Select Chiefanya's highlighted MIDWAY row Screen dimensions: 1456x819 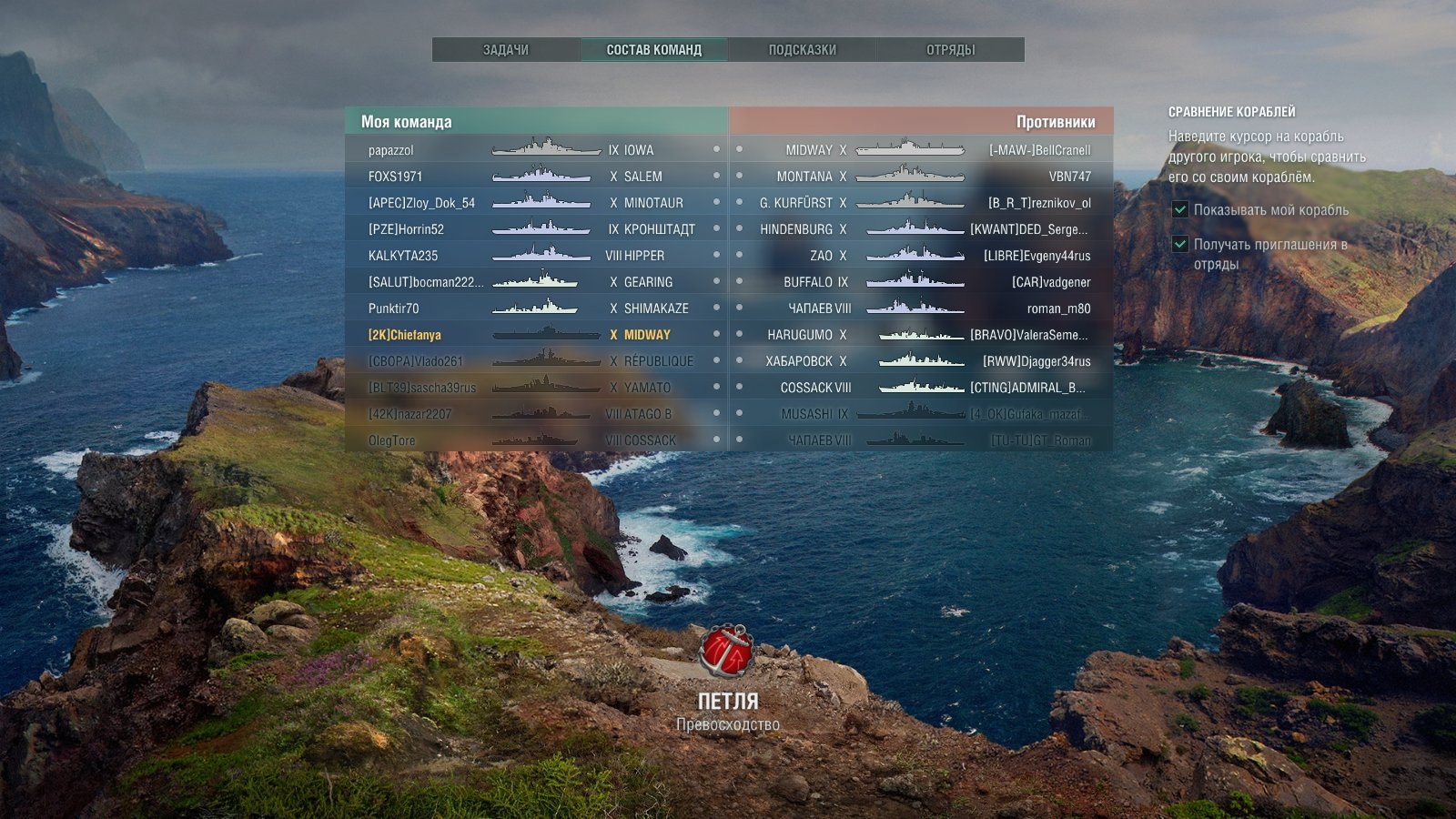[536, 335]
